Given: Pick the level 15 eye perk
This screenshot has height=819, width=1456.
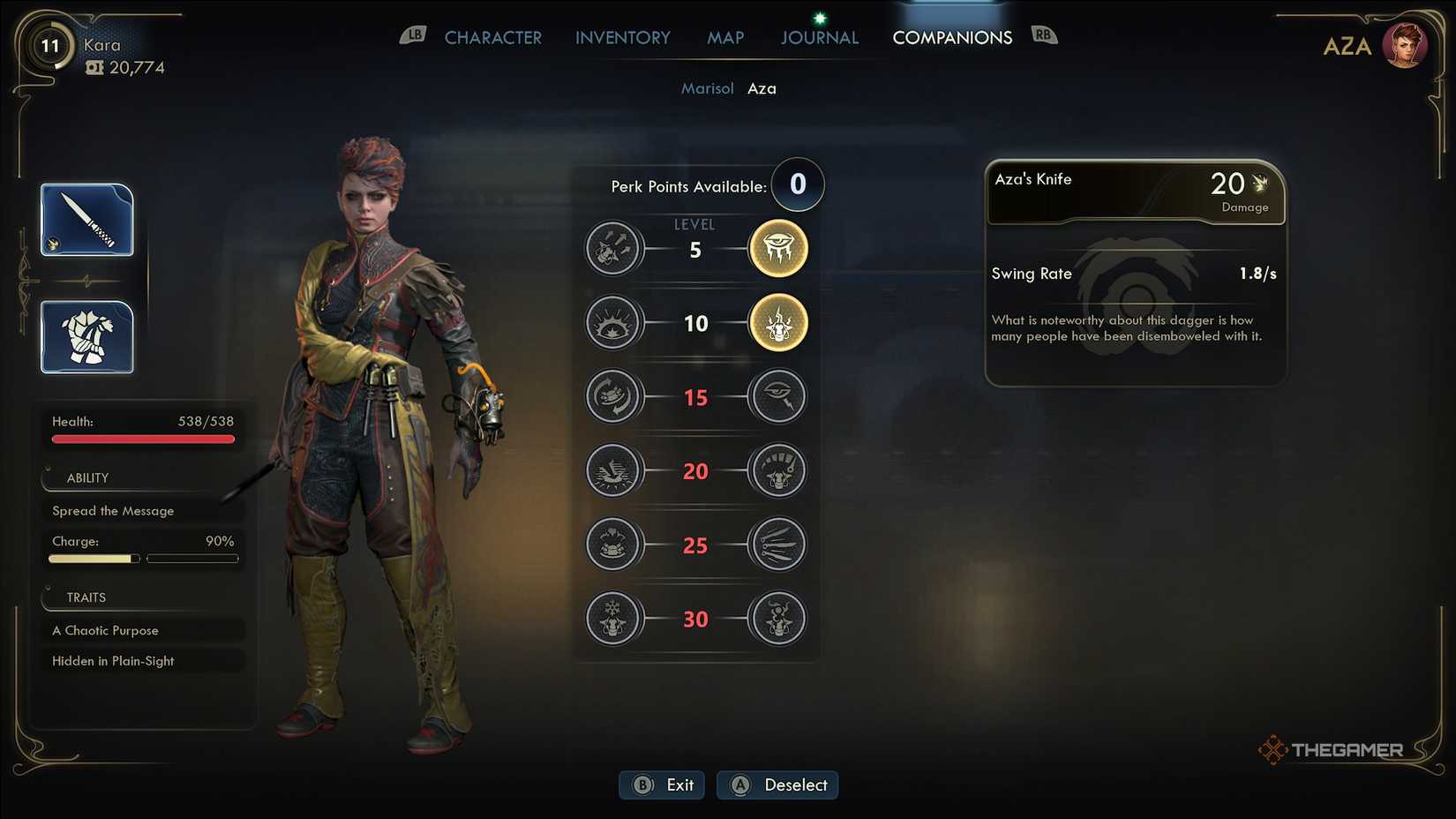Looking at the screenshot, I should tap(778, 396).
